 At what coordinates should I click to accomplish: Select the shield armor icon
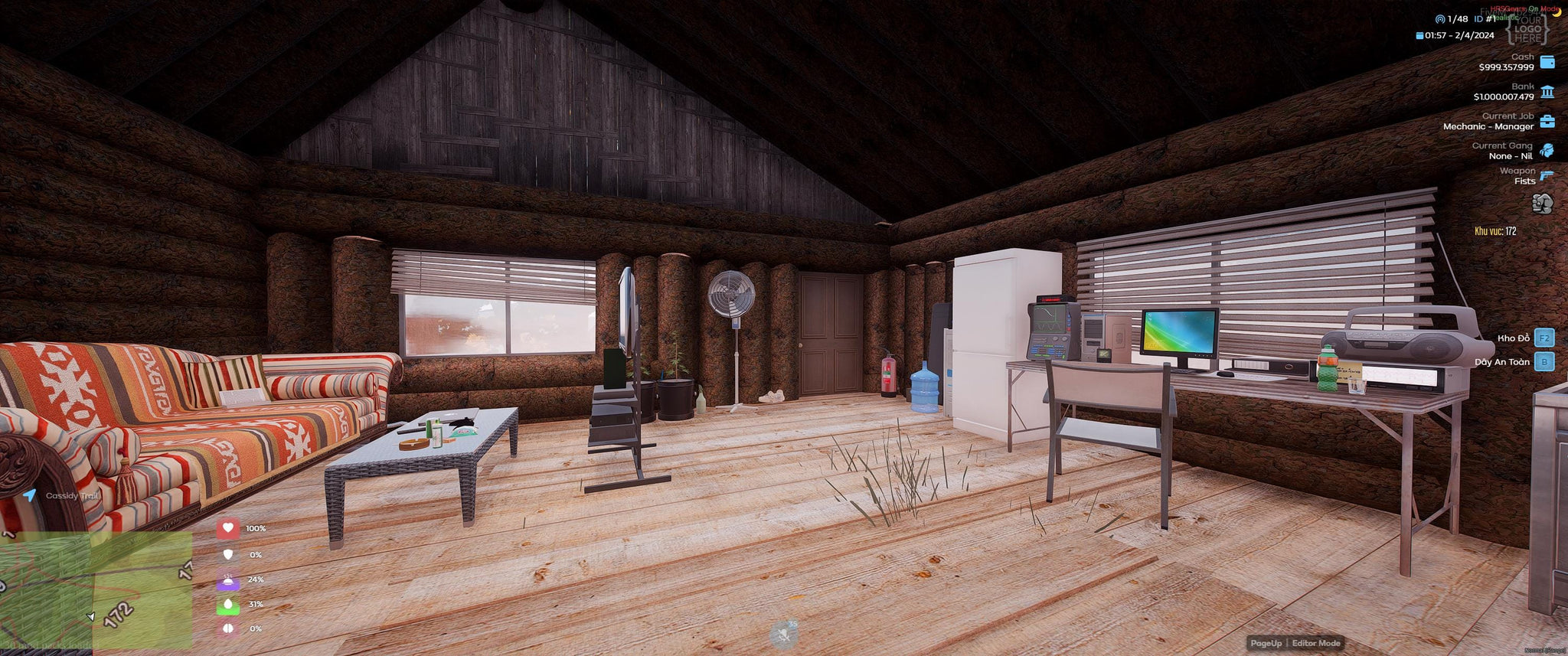[x=227, y=554]
